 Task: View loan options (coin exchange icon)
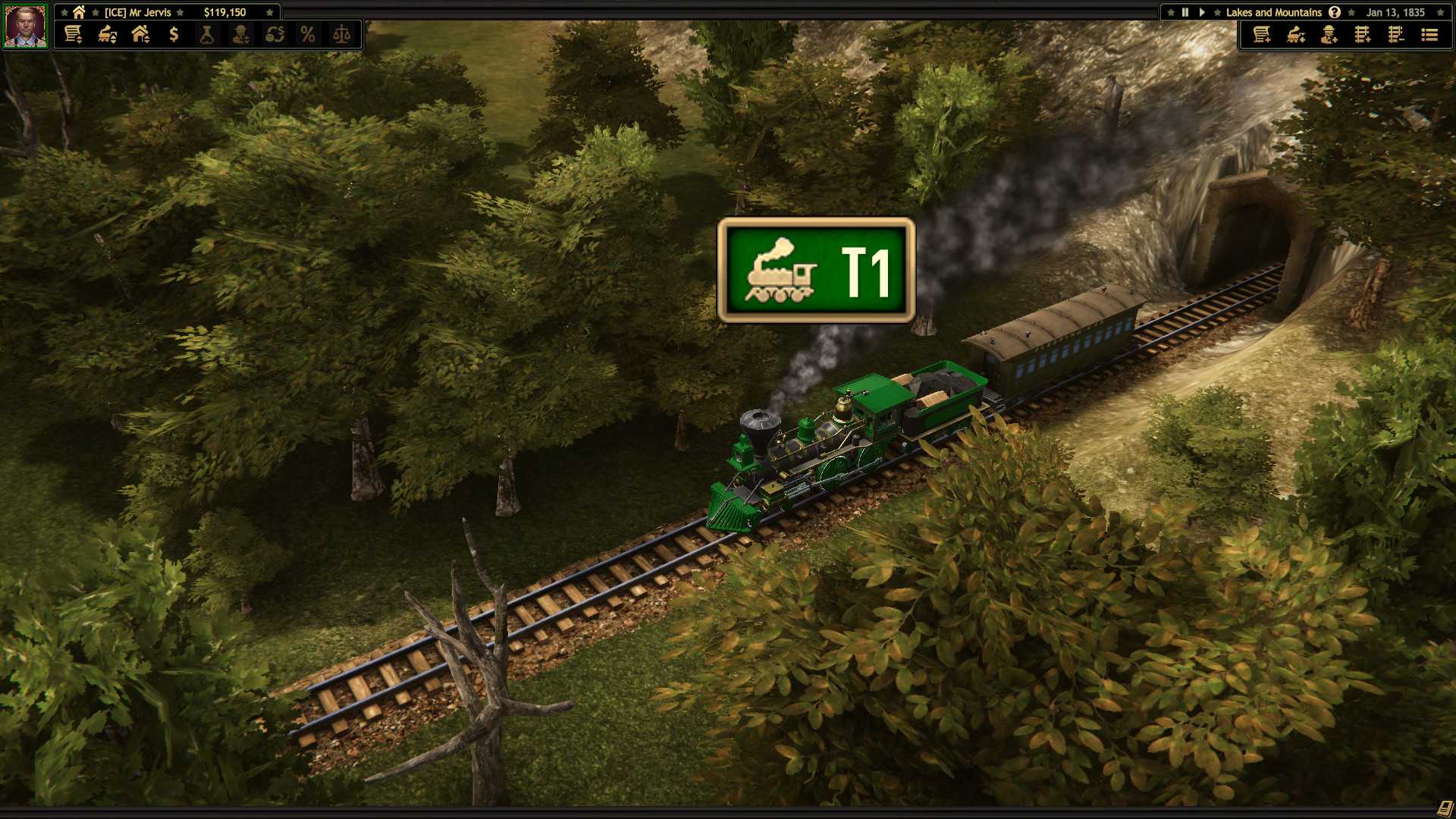(275, 33)
